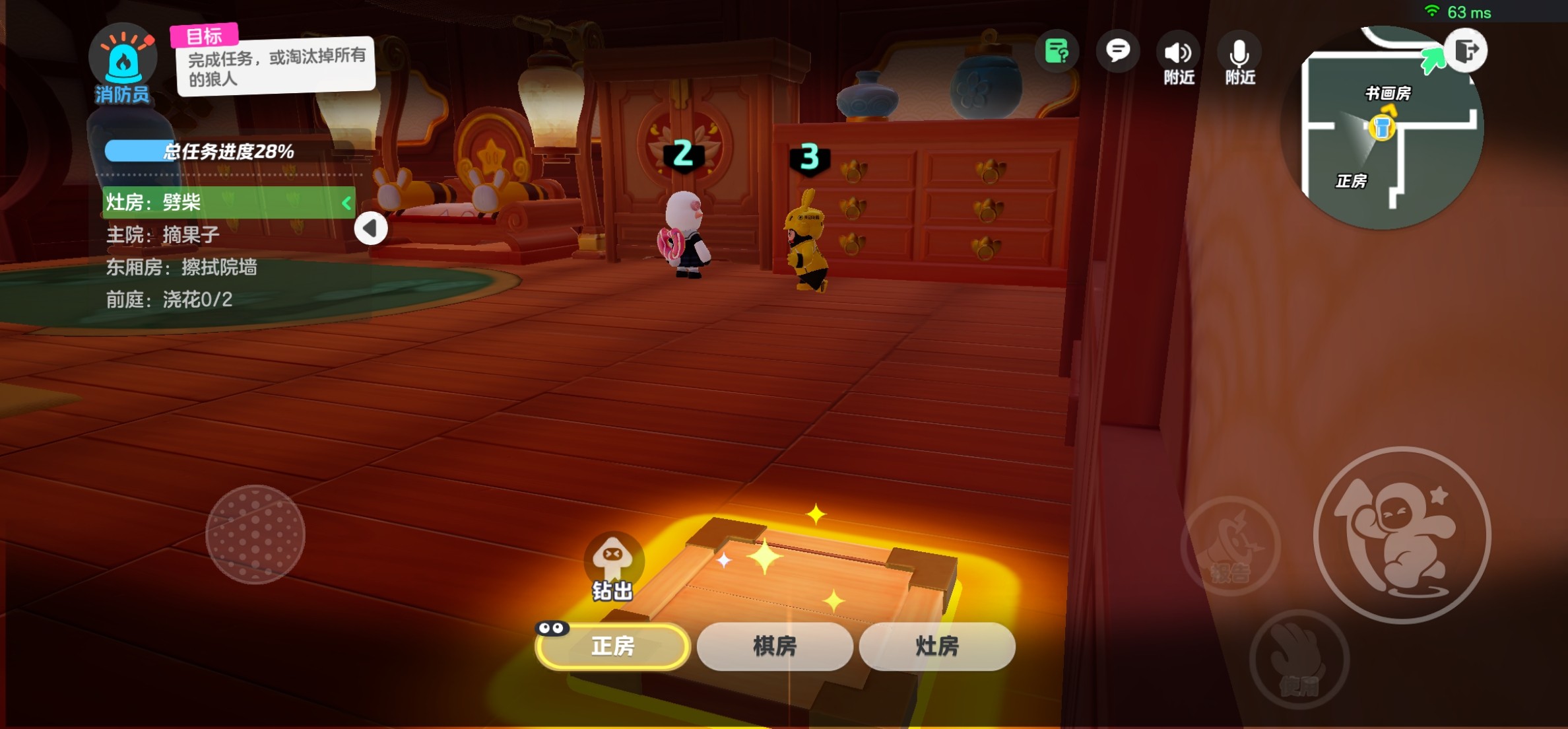Open the chat bubble button
The height and width of the screenshot is (729, 1568).
click(1117, 52)
